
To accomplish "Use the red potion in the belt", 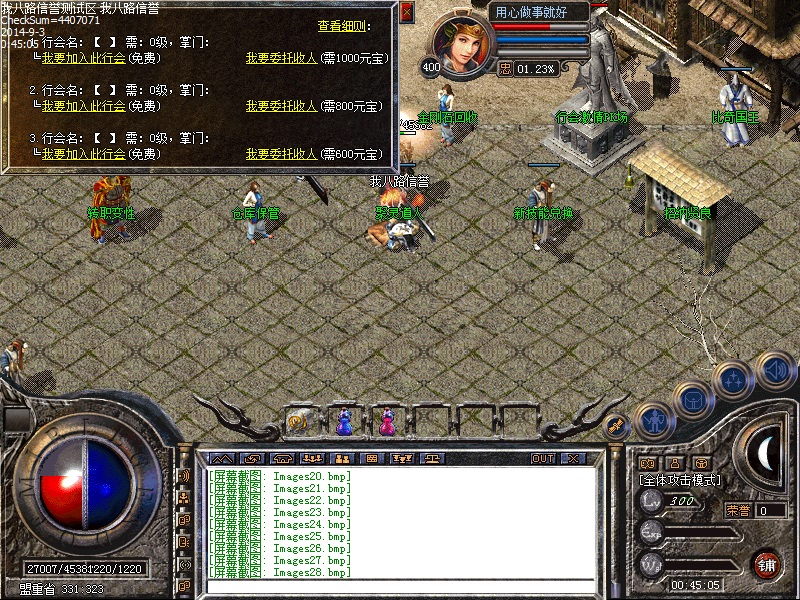I will coord(386,423).
